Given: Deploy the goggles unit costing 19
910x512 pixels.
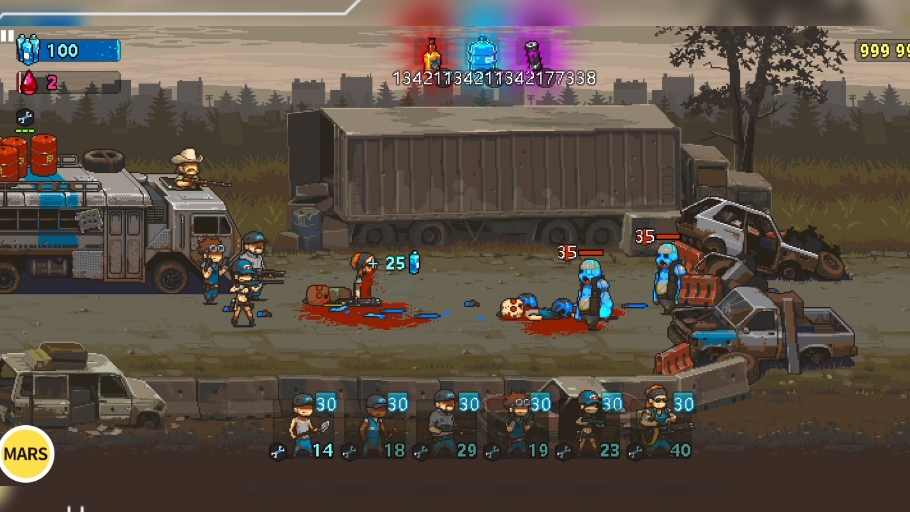Looking at the screenshot, I should point(519,424).
